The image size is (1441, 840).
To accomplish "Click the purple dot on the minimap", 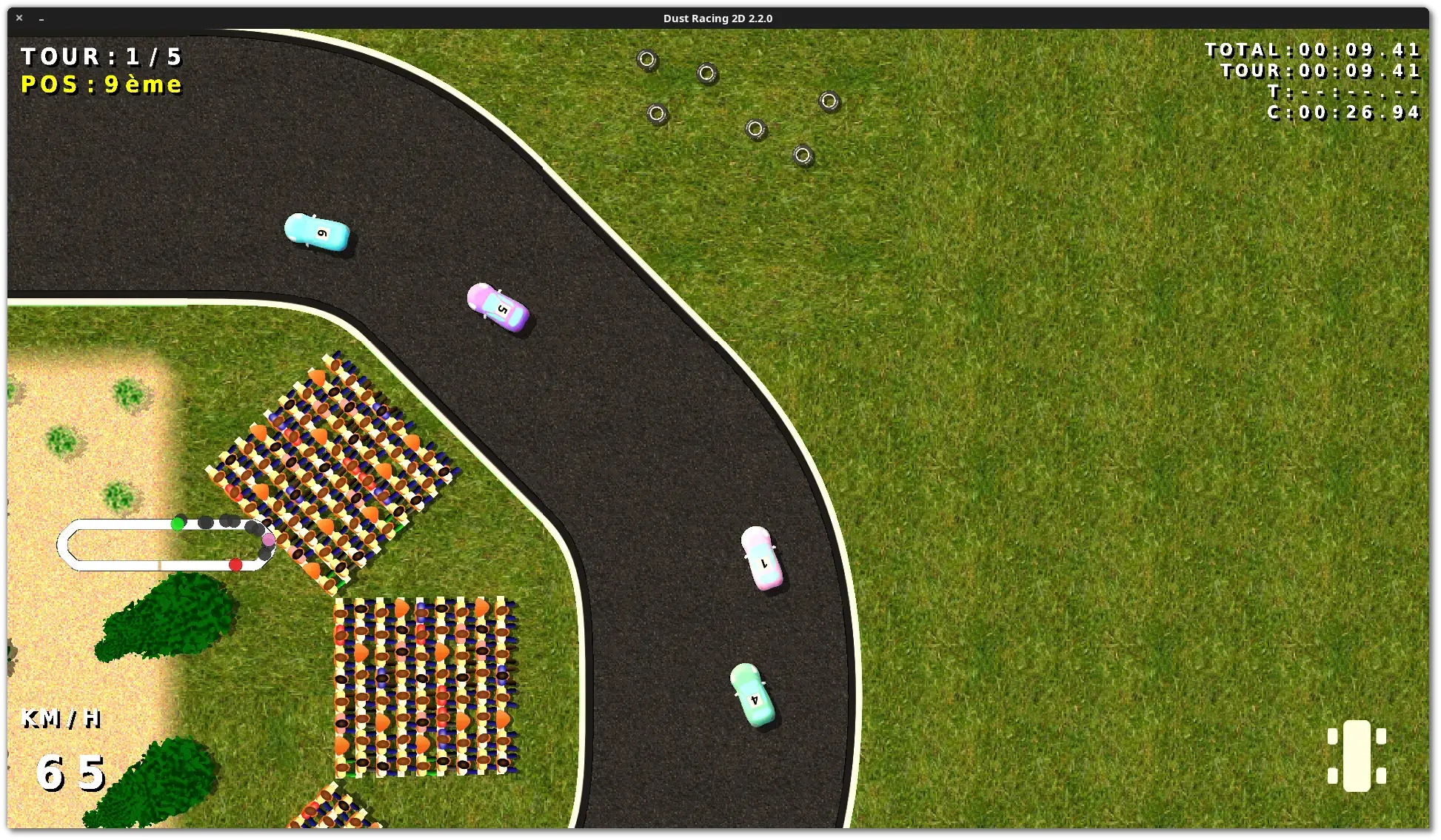I will pos(267,542).
